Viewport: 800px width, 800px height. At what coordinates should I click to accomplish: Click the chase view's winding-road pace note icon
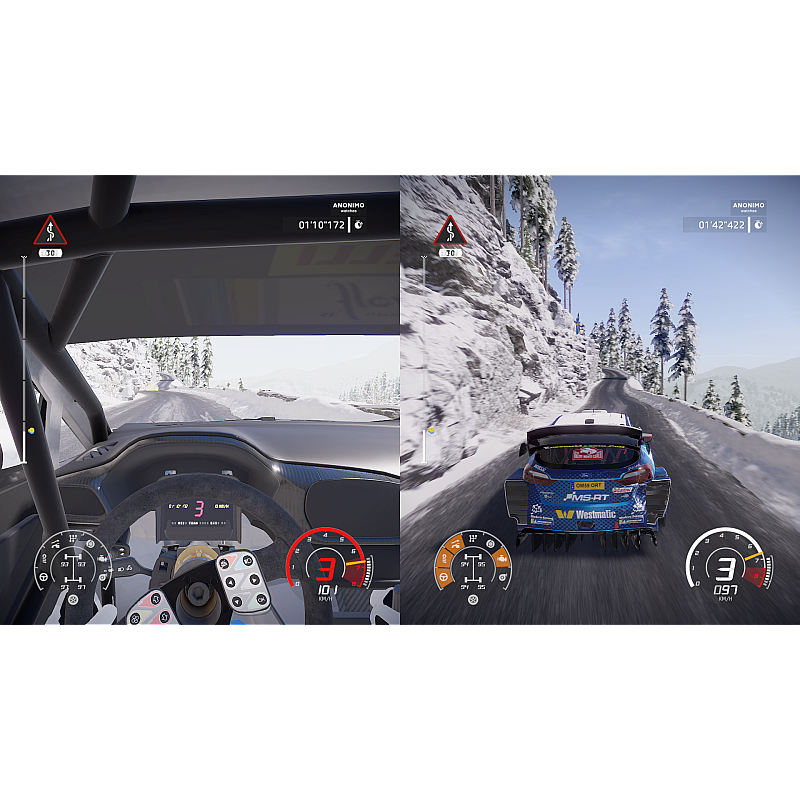coord(450,231)
